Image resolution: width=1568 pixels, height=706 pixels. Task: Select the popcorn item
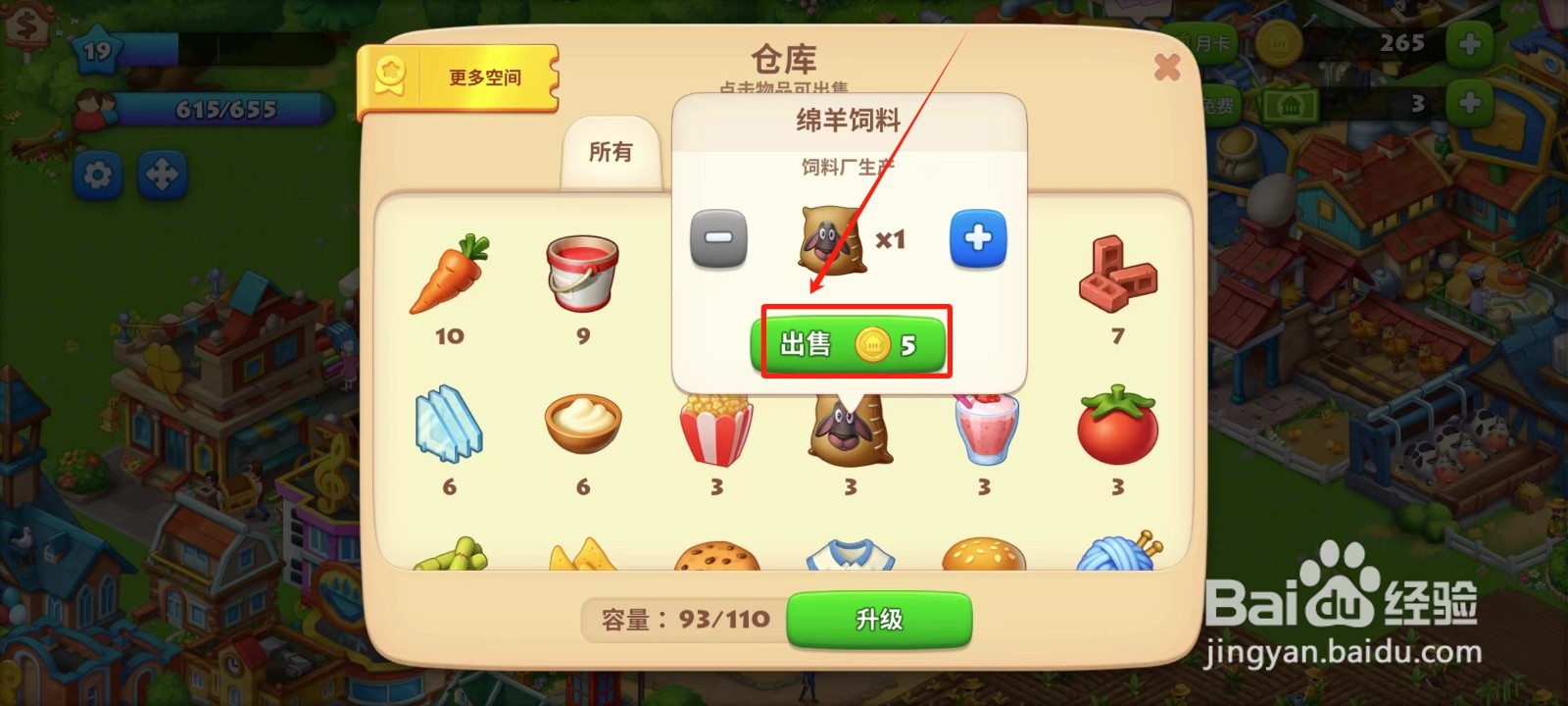coord(714,431)
